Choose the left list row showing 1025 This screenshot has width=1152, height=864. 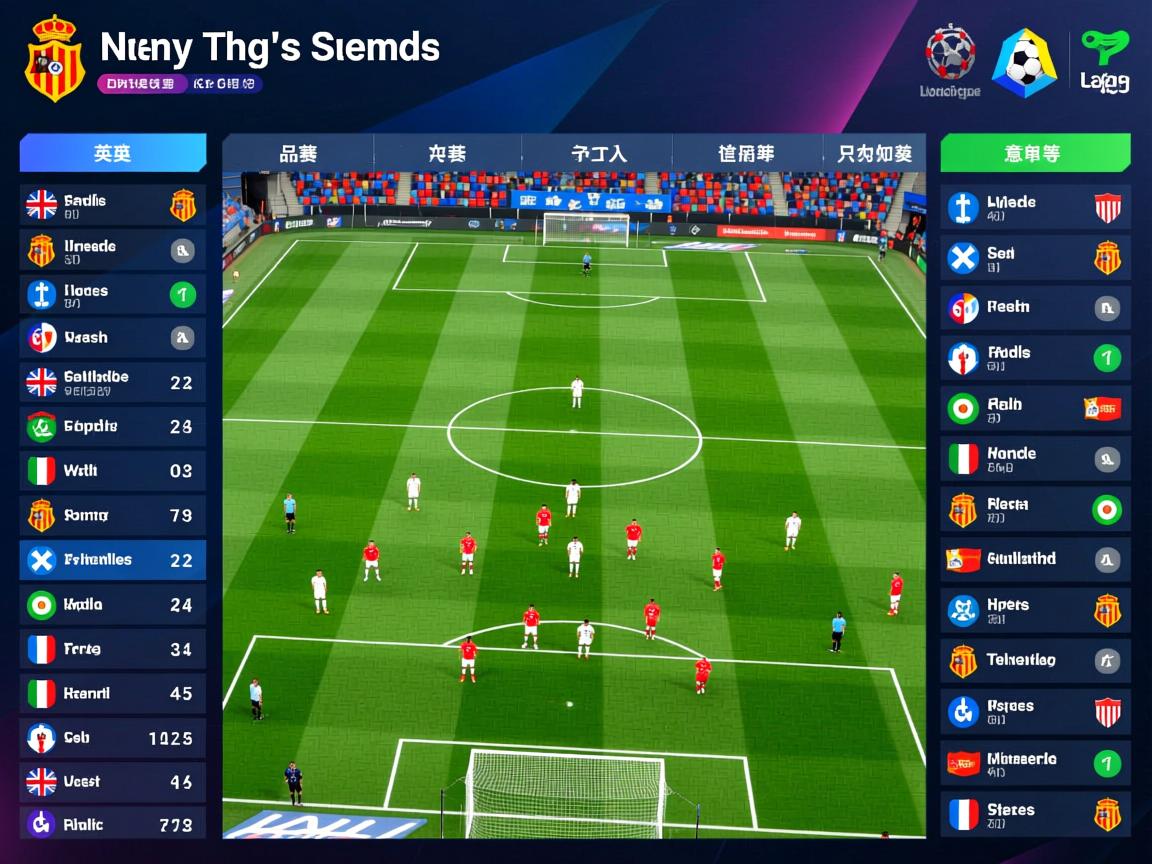point(112,738)
